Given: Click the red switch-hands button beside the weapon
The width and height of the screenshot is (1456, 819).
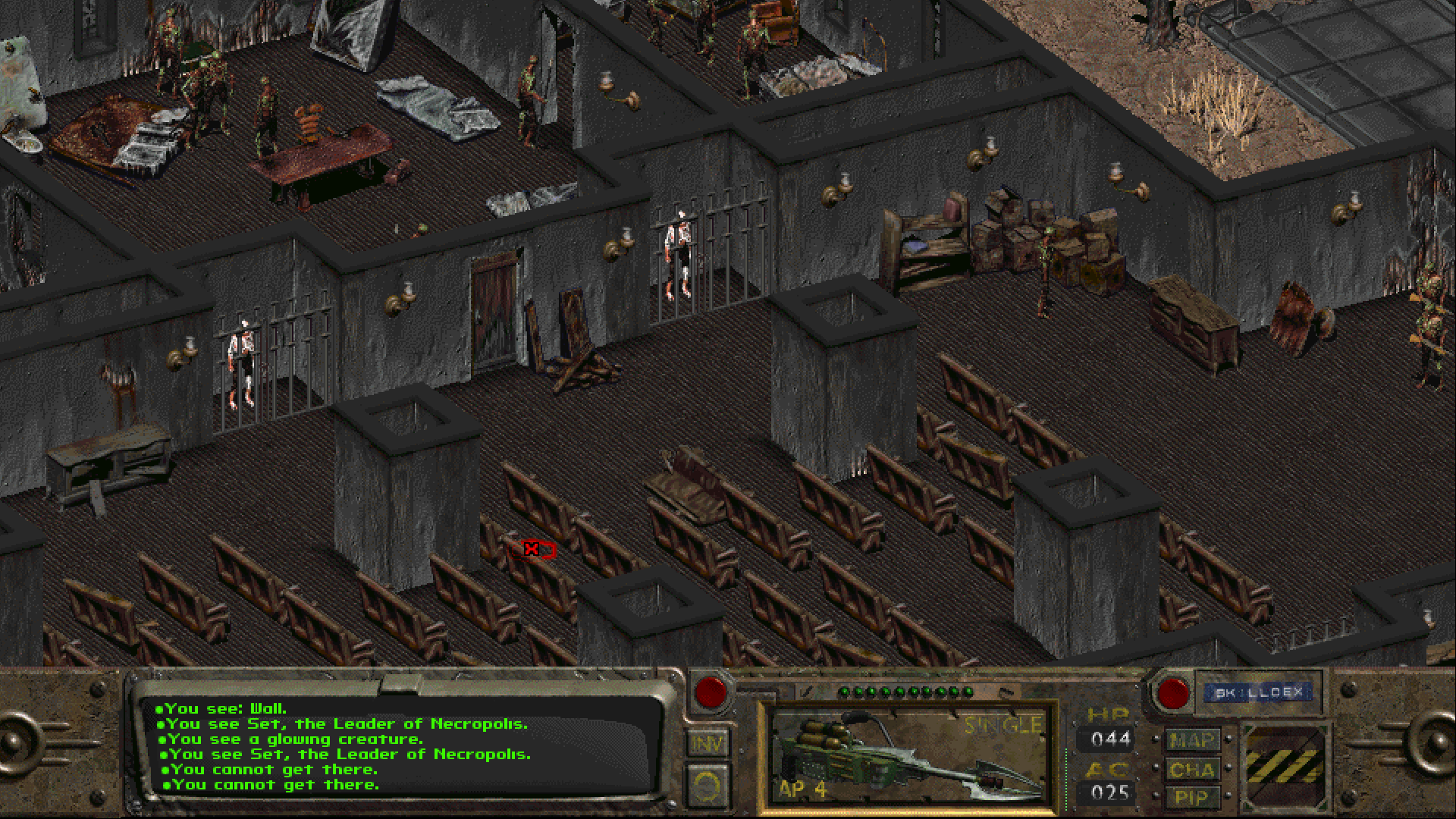Looking at the screenshot, I should [x=711, y=692].
